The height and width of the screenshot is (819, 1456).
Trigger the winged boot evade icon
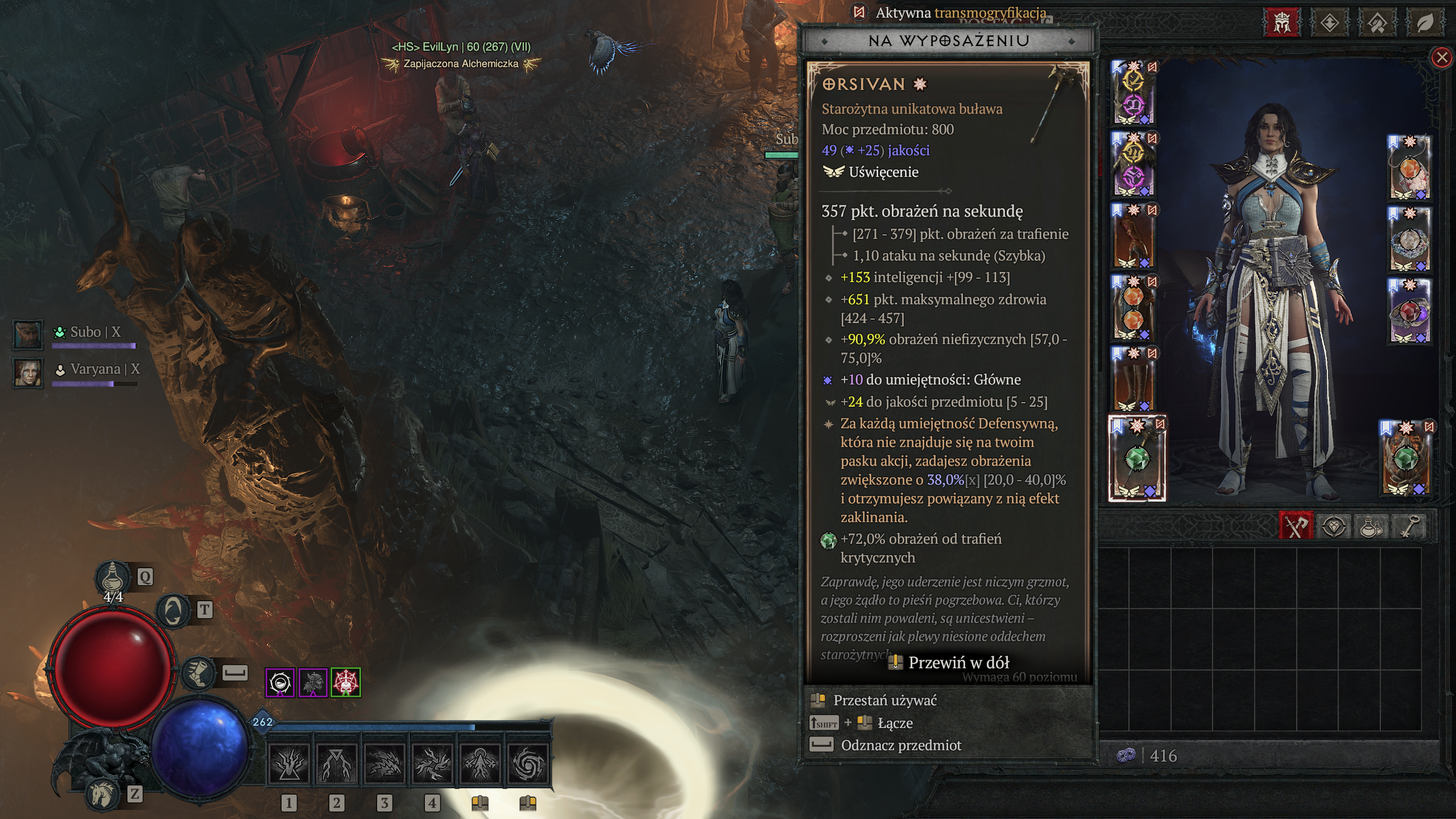coord(199,673)
